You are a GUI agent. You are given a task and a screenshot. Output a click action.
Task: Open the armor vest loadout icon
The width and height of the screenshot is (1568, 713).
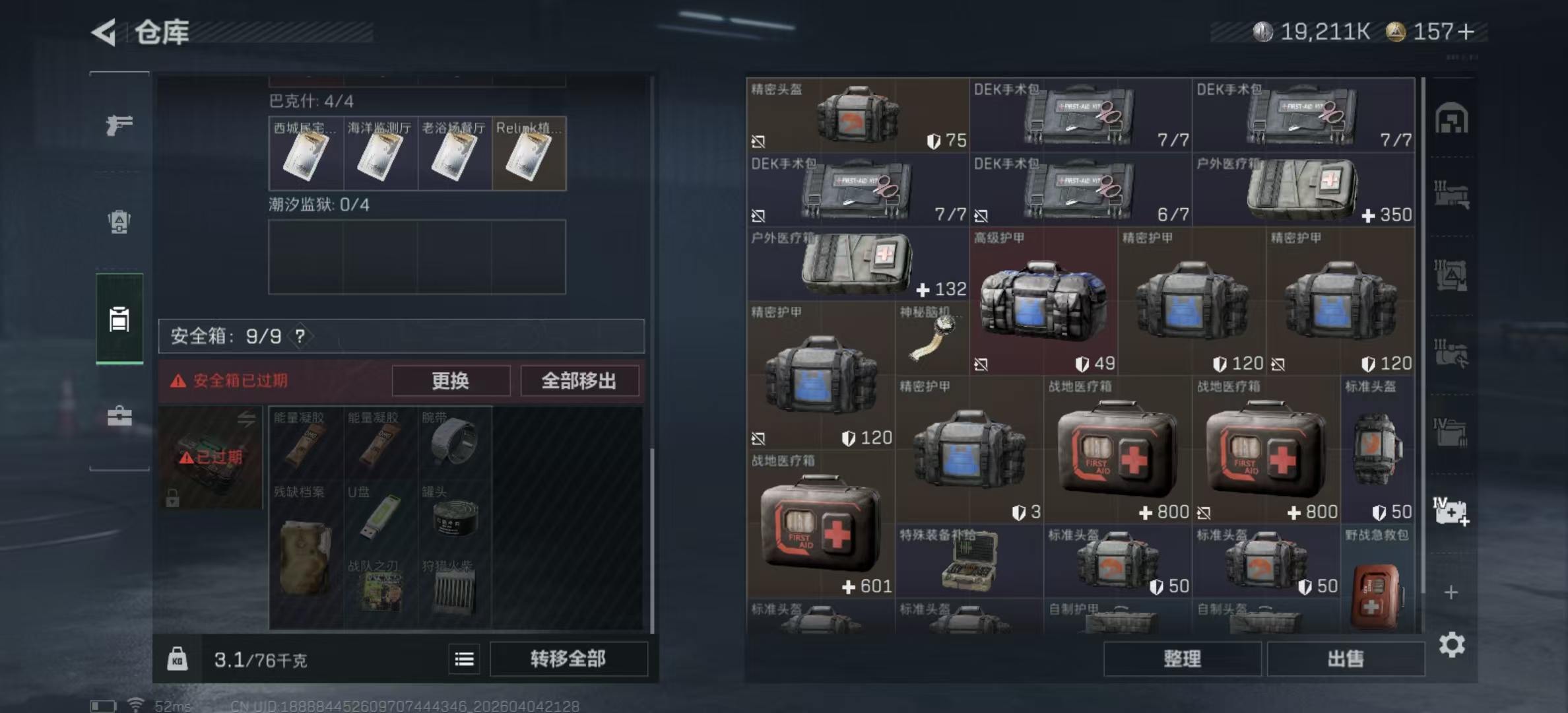coord(117,221)
